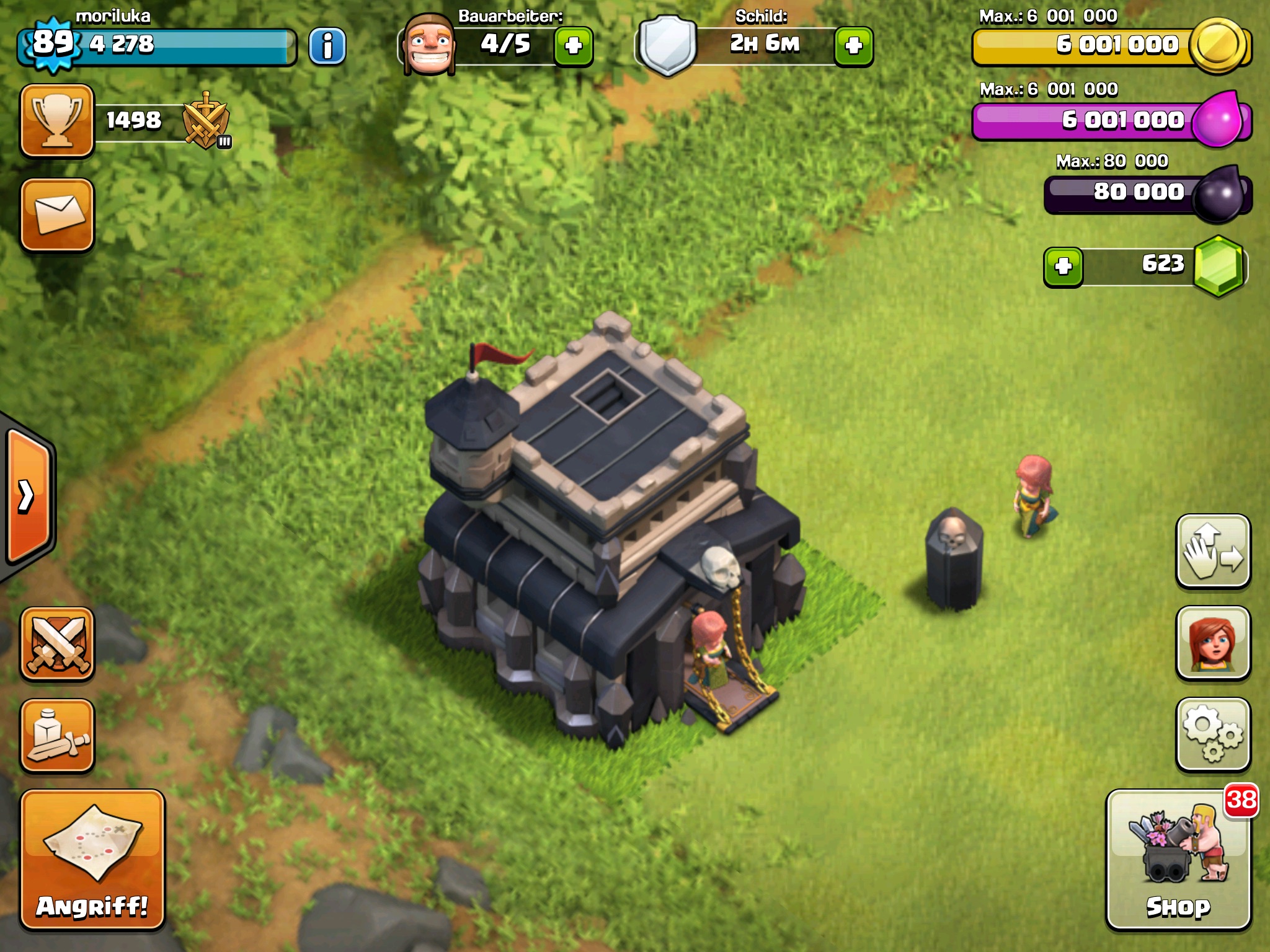Tap the pink elixir drop icon
This screenshot has width=1270, height=952.
[1217, 120]
